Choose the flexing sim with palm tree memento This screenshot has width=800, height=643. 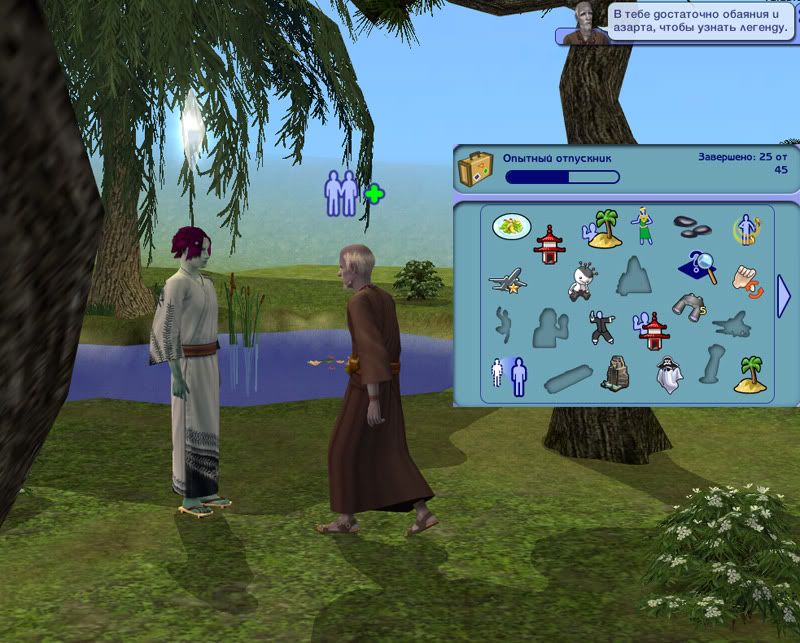click(600, 228)
